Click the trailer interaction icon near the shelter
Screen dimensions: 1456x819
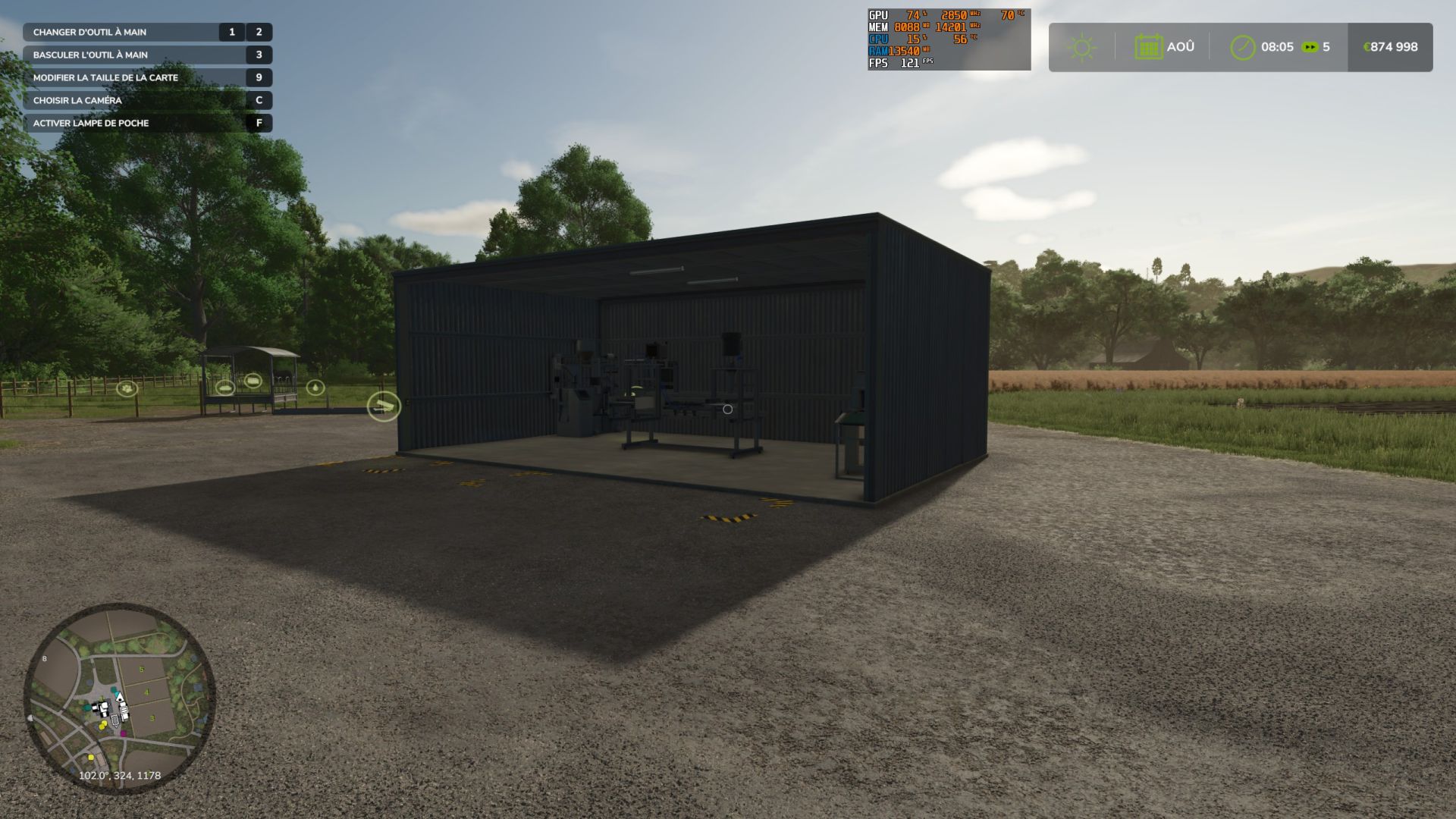click(x=225, y=388)
